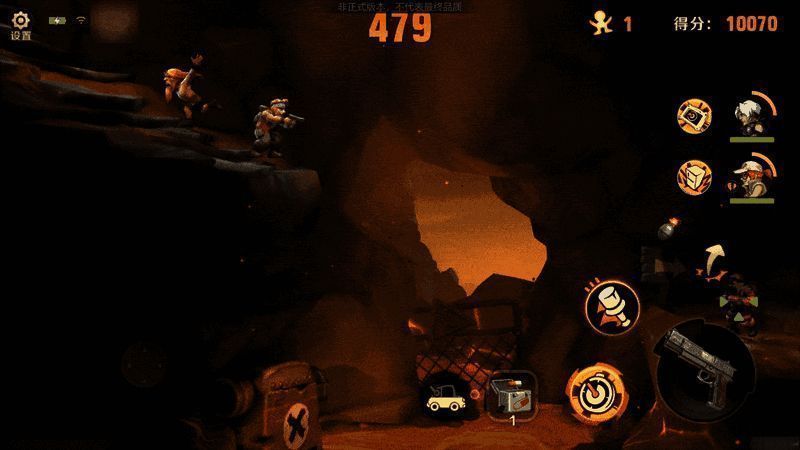Trigger the stopwatch timer skill
This screenshot has height=450, width=800.
tap(591, 390)
